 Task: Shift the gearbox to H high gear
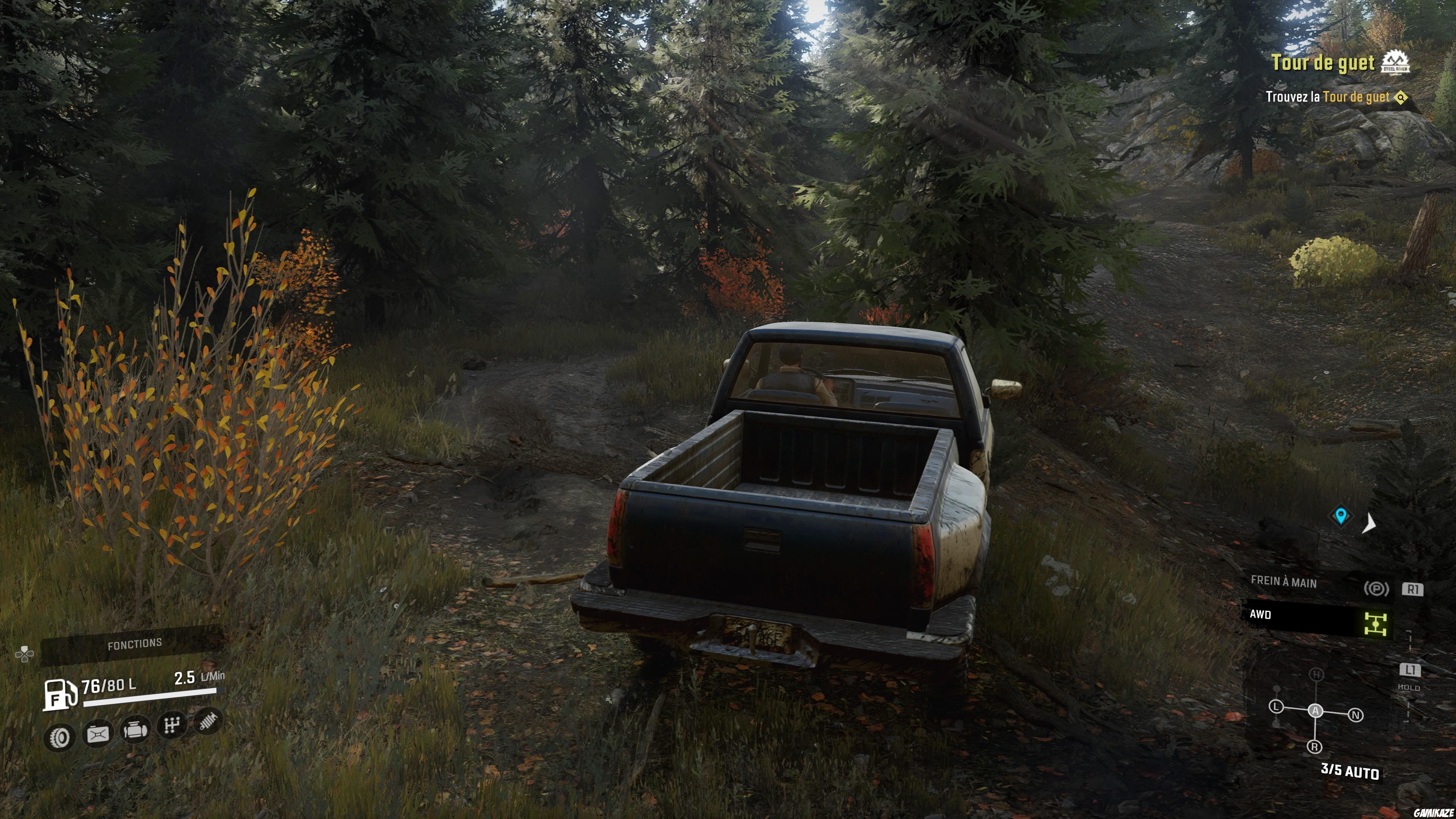tap(1317, 674)
